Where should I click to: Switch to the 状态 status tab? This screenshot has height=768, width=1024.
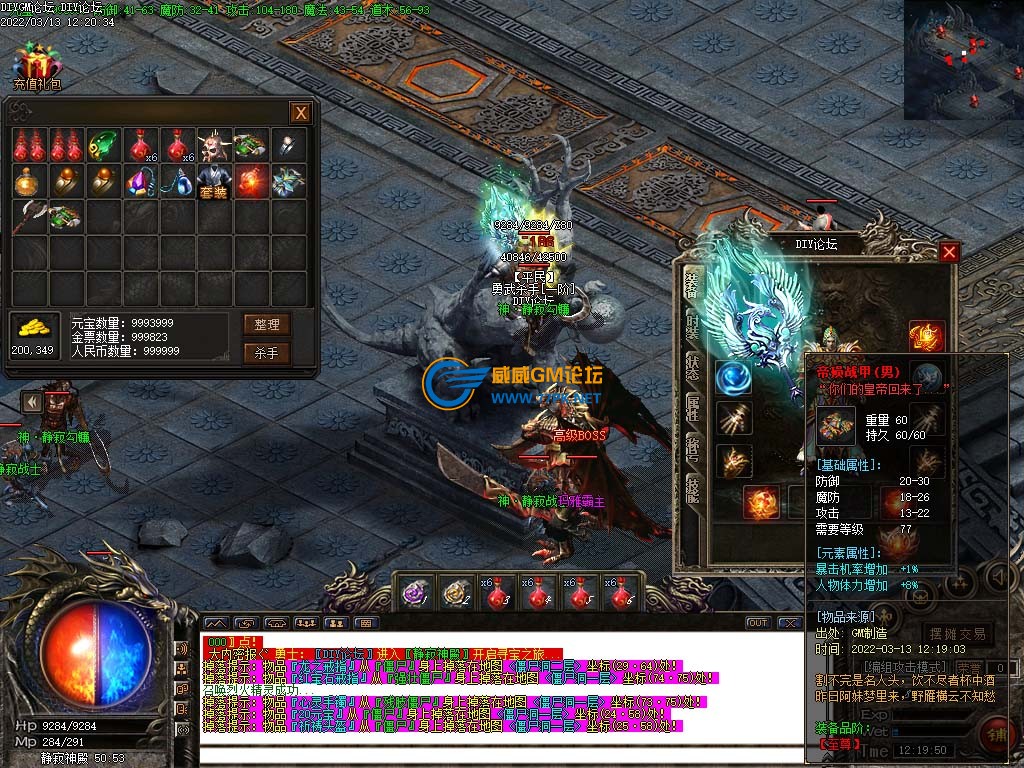click(692, 365)
